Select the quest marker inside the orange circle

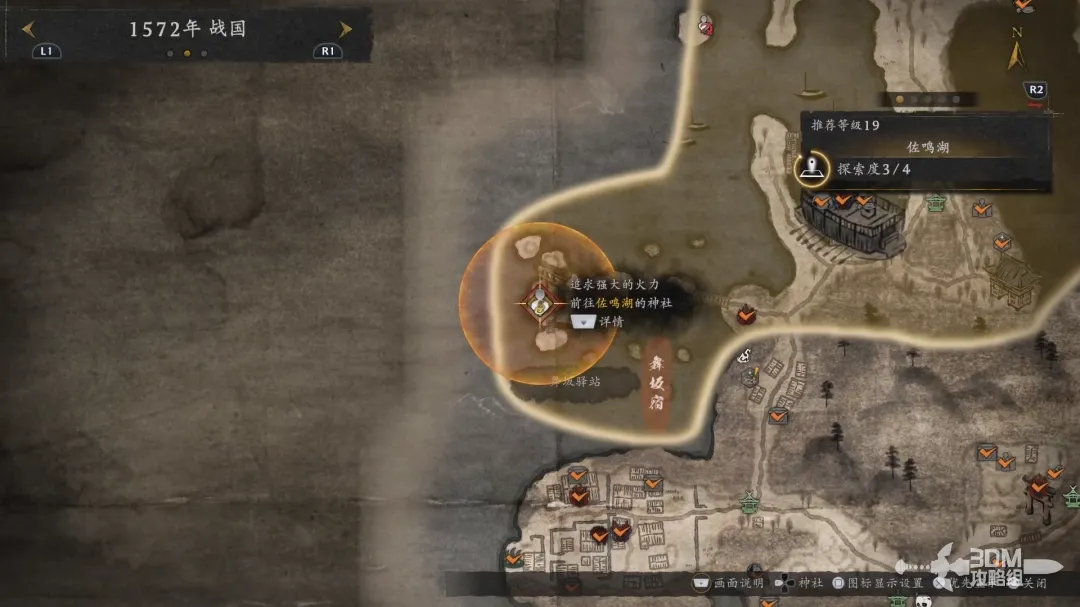(540, 301)
